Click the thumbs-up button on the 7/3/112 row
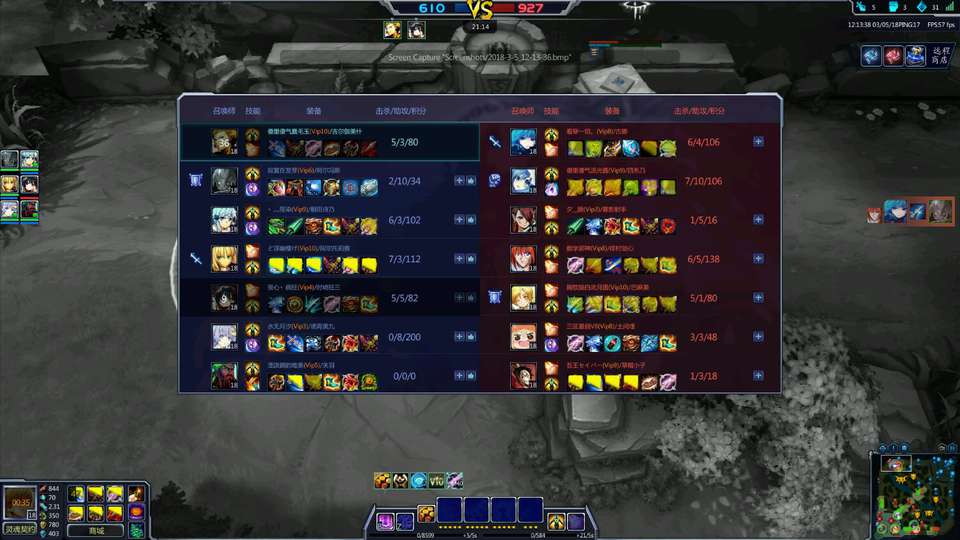This screenshot has height=540, width=960. coord(471,259)
